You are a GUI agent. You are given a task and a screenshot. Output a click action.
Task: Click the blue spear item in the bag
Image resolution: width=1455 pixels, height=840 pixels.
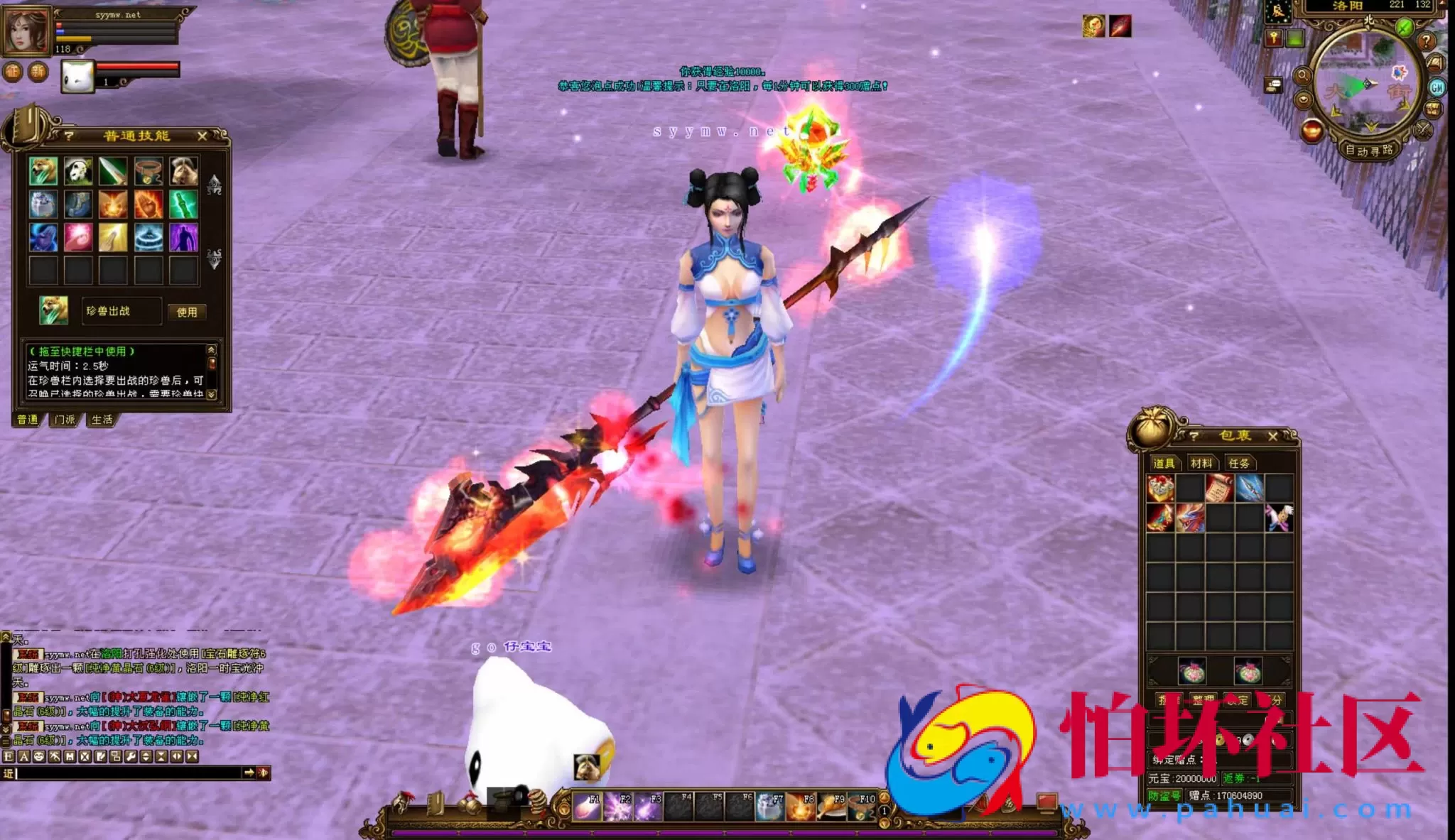1250,489
